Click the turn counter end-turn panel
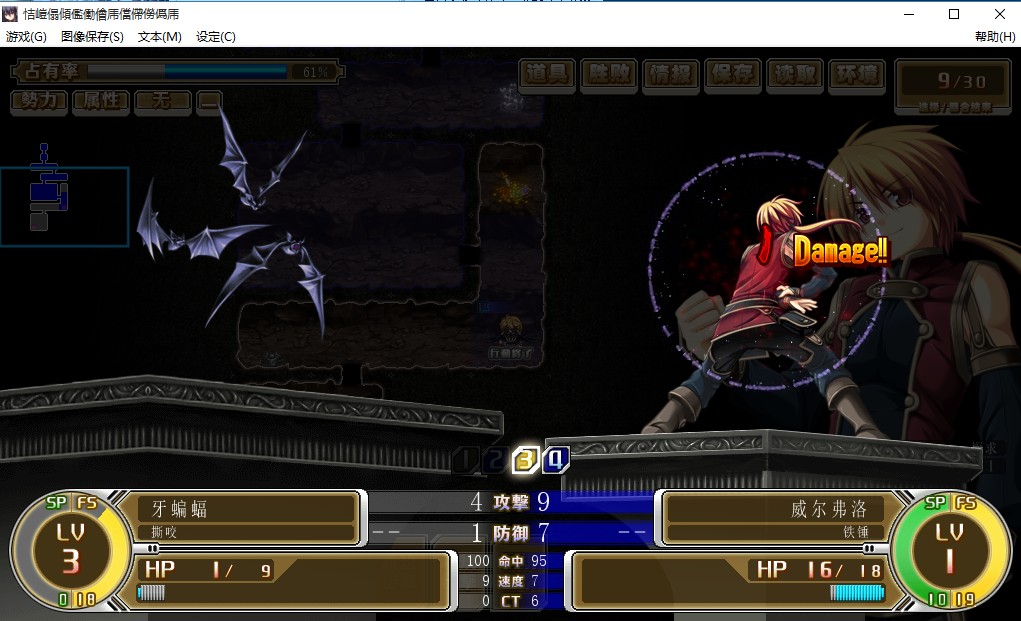1021x621 pixels. pos(947,87)
